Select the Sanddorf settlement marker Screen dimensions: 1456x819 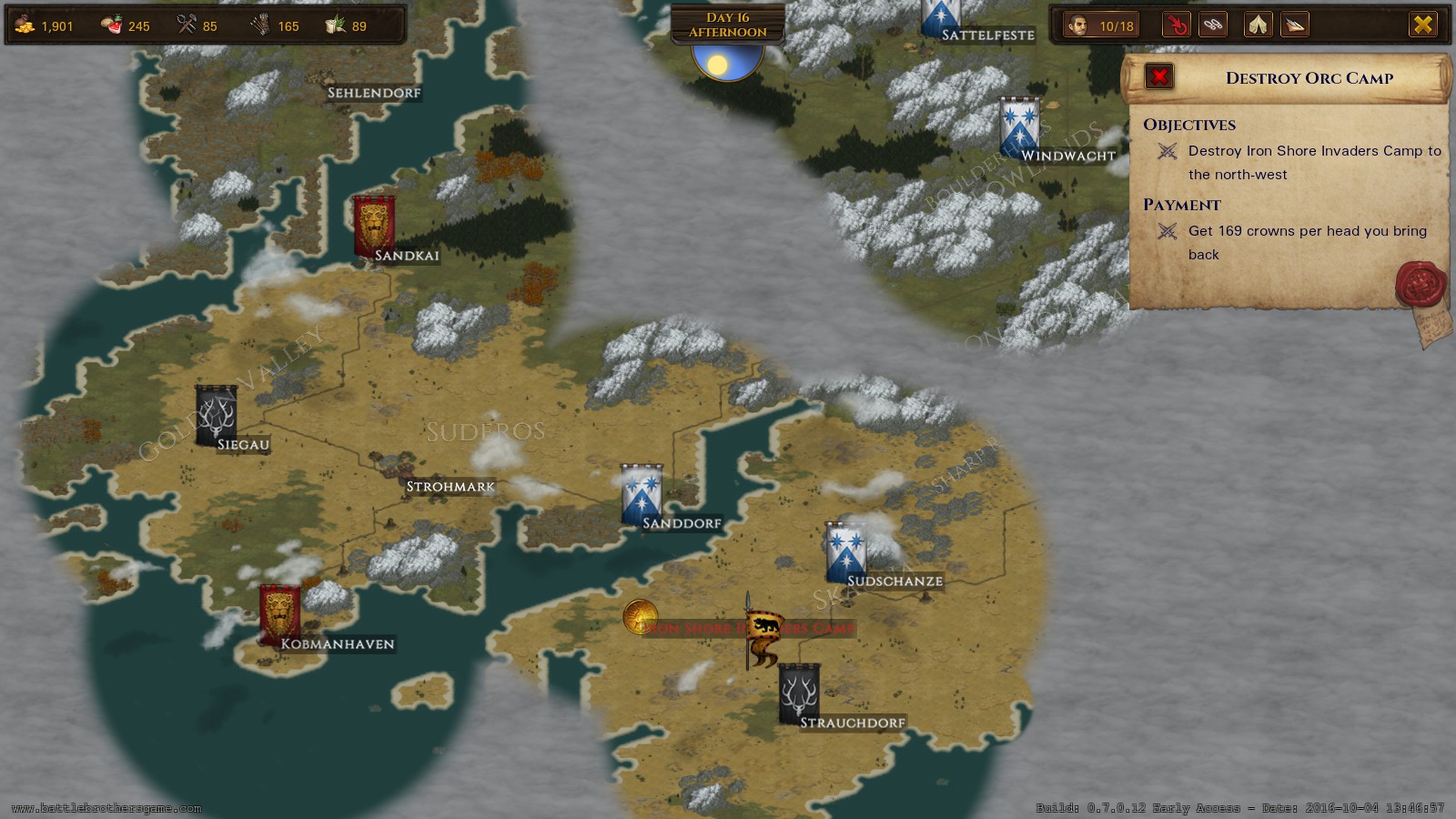click(642, 496)
